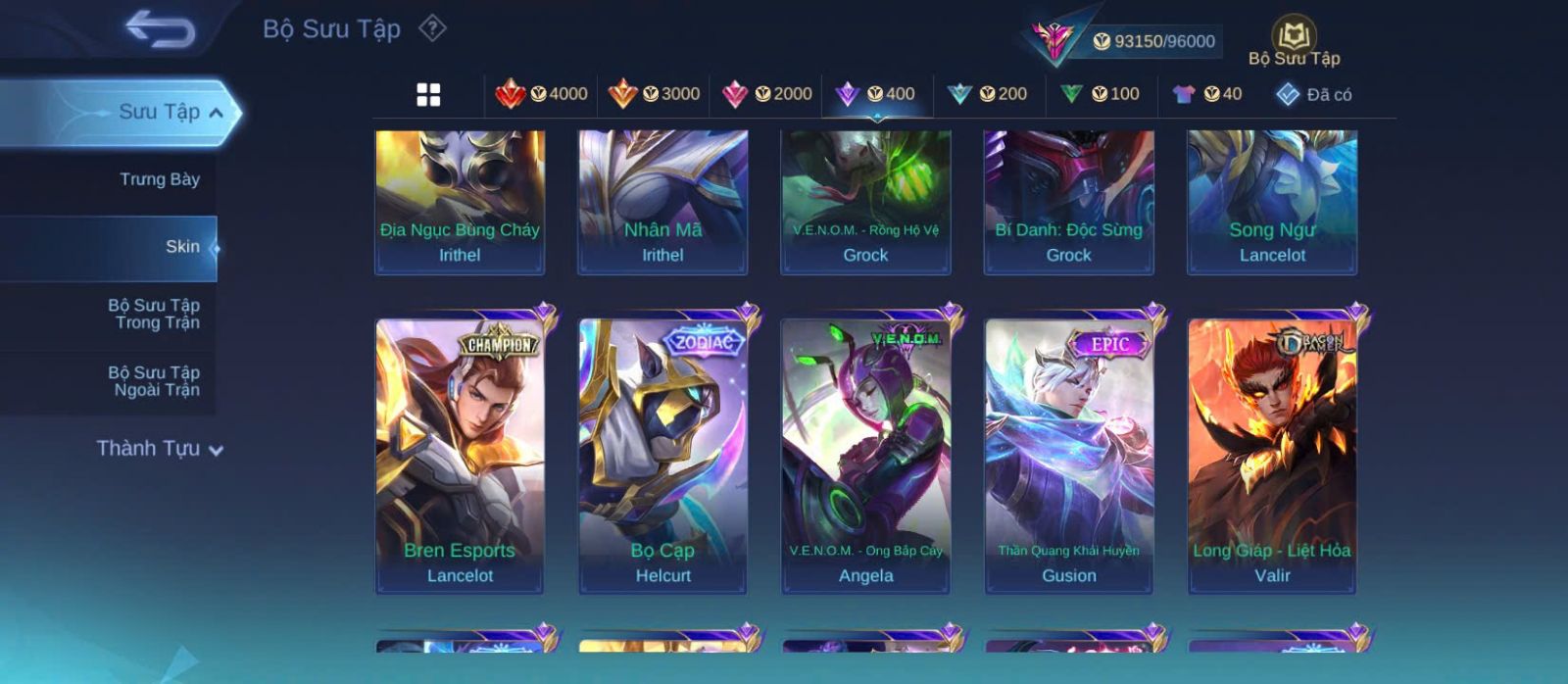Open the Bộ Sưu Tập book icon
Image resolution: width=1568 pixels, height=684 pixels.
click(1294, 42)
